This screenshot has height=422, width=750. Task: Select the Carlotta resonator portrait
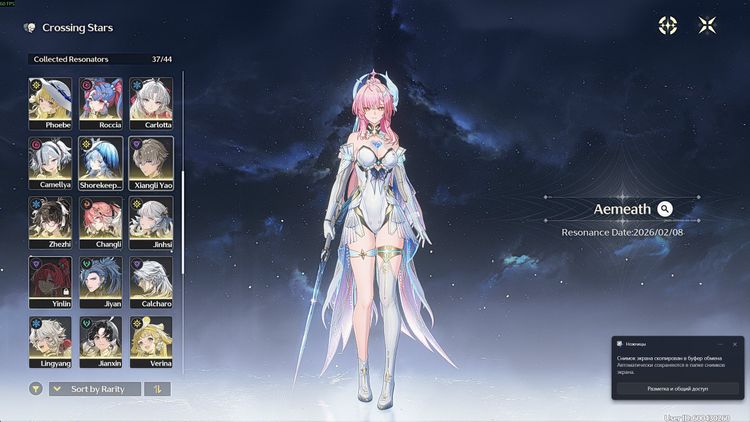(x=151, y=103)
